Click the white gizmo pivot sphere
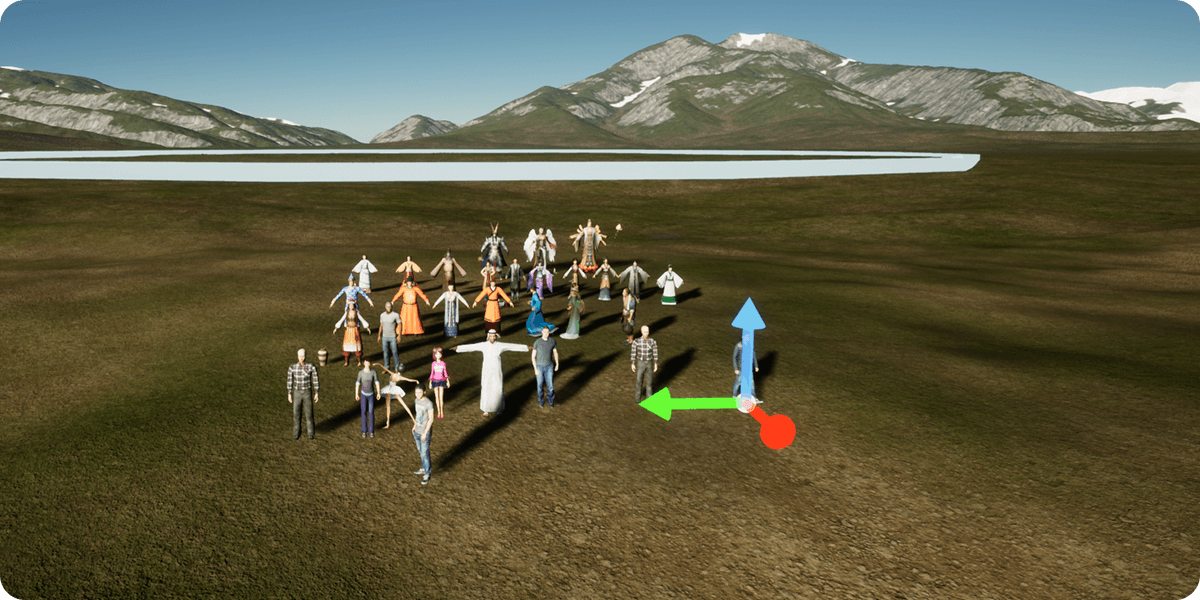1200x600 pixels. [x=745, y=404]
